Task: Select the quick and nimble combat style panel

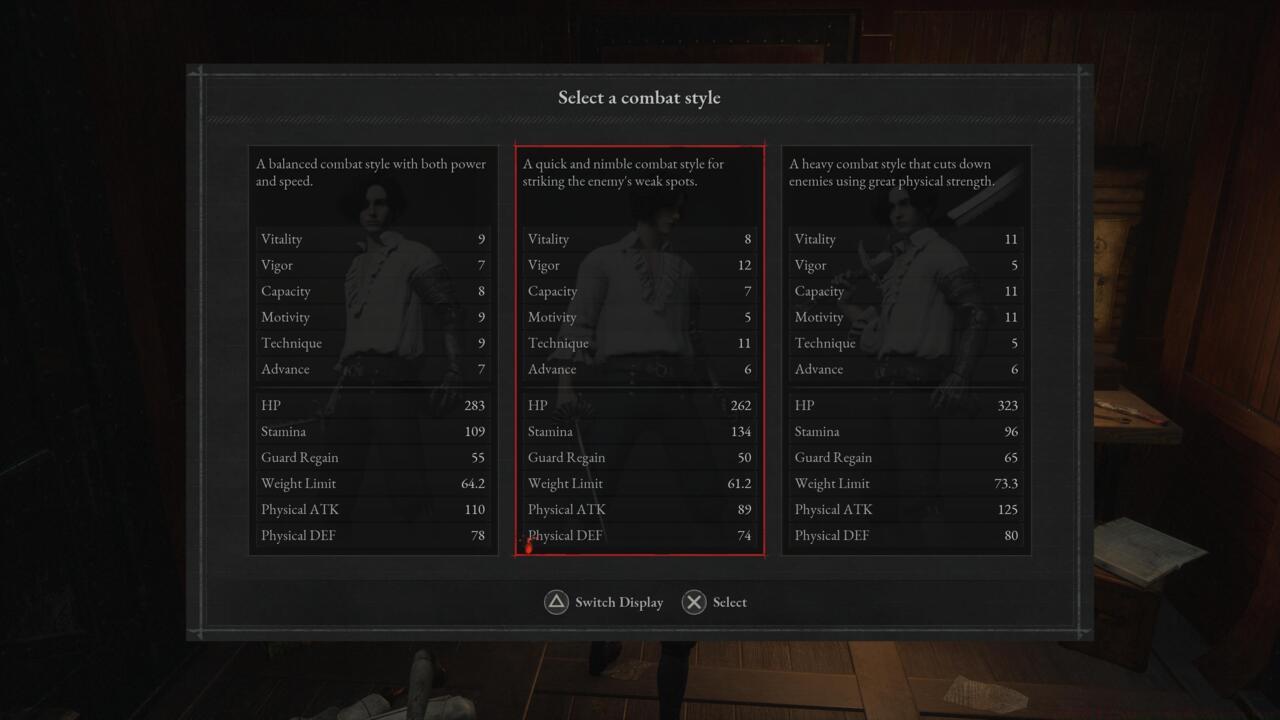Action: coord(640,350)
